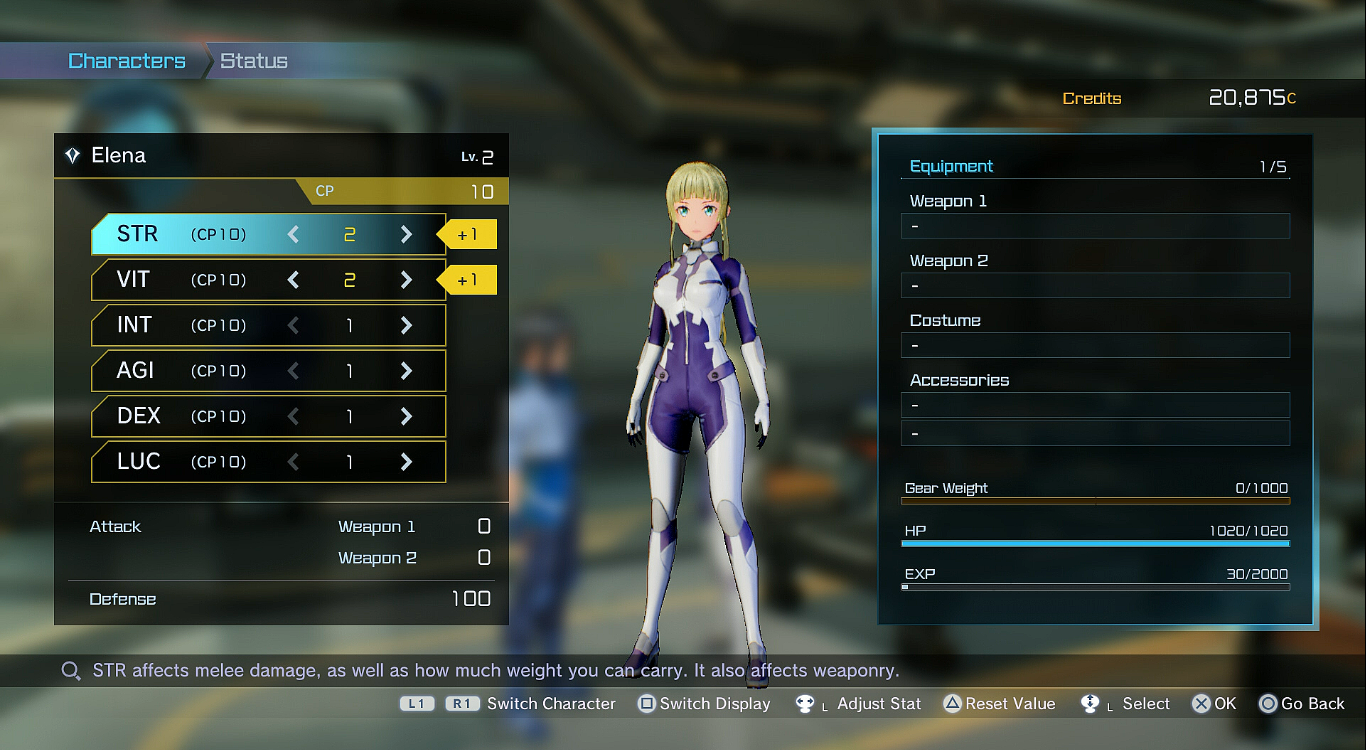1366x750 pixels.
Task: Raise VIT using its right arrow
Action: click(x=406, y=280)
